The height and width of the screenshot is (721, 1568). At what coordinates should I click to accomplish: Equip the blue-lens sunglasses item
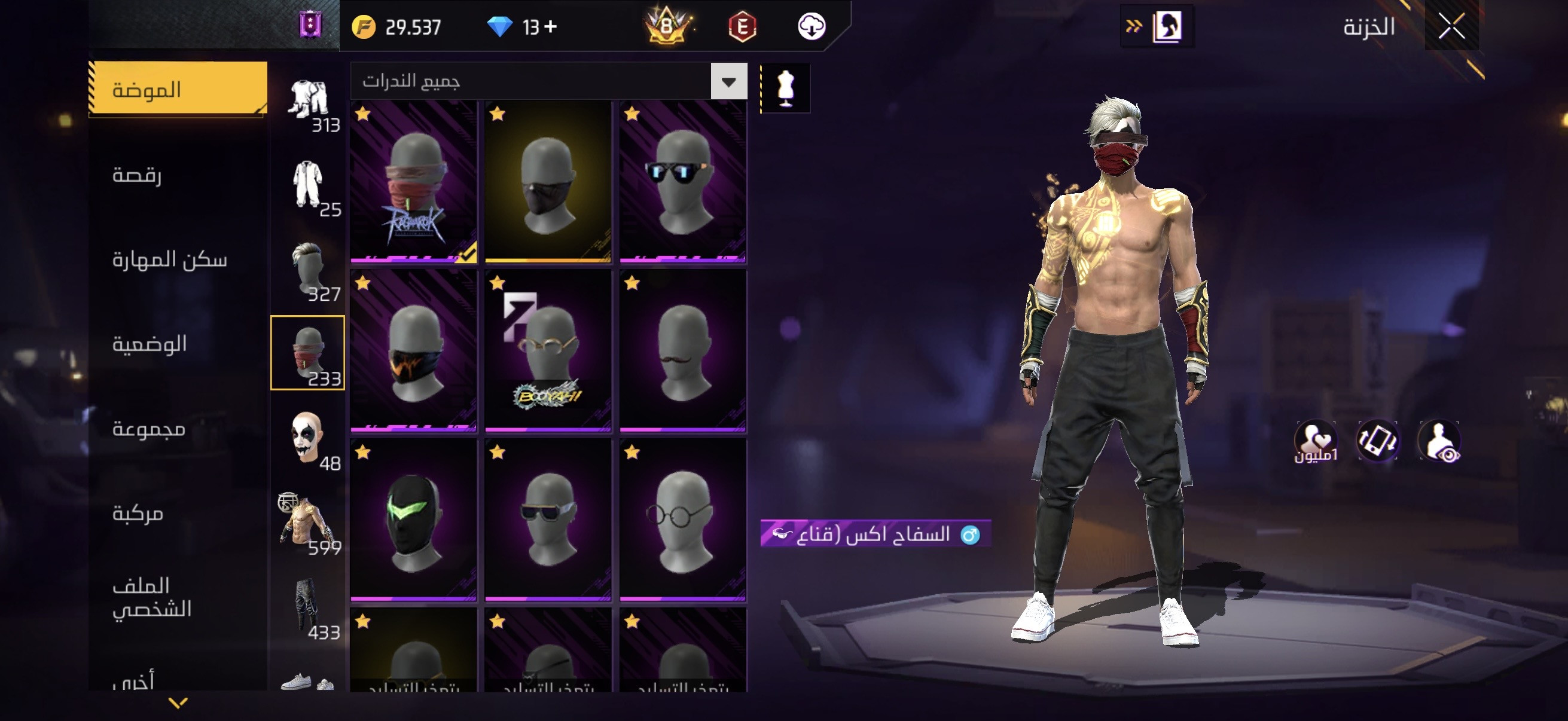click(683, 182)
